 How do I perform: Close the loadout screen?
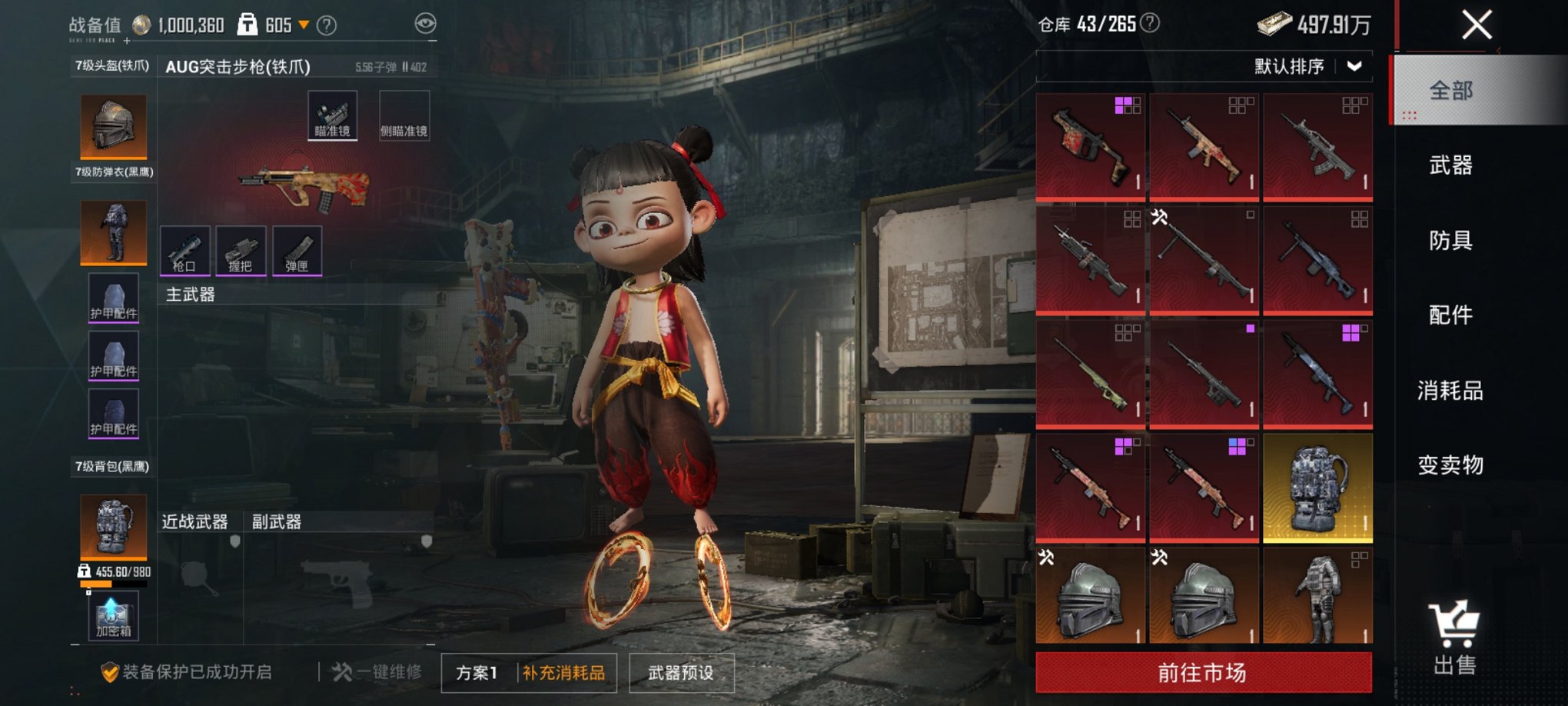(1477, 25)
